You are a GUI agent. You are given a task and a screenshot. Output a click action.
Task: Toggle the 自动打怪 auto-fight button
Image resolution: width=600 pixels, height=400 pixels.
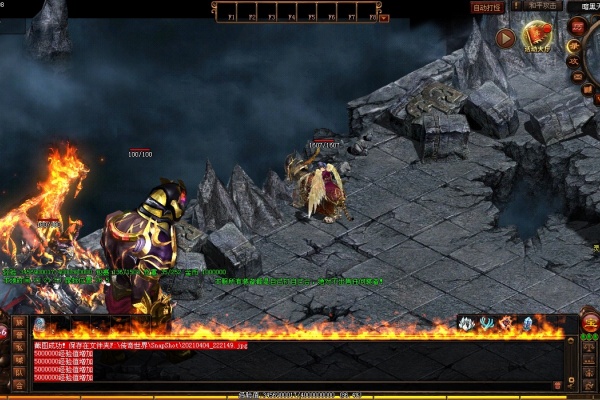click(487, 7)
